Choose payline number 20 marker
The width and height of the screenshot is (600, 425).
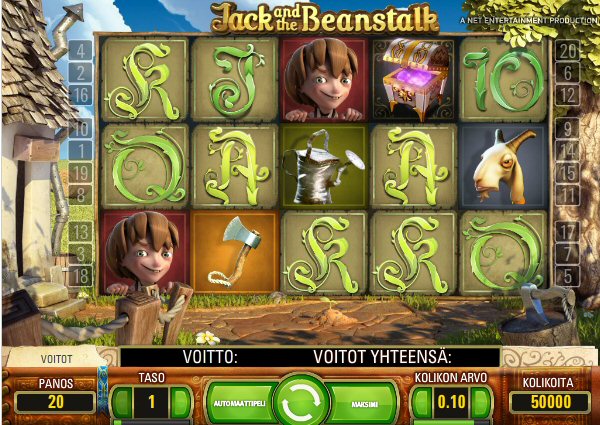tap(567, 50)
